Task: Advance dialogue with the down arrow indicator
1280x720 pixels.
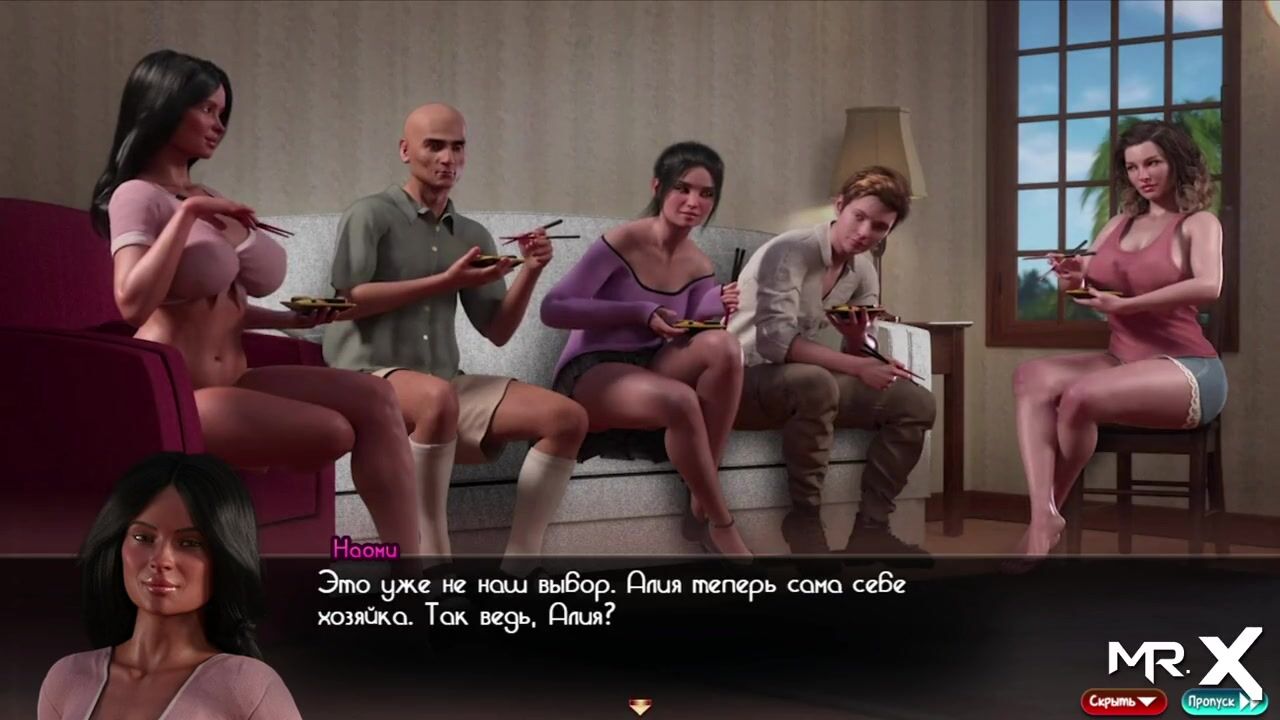Action: tap(640, 707)
